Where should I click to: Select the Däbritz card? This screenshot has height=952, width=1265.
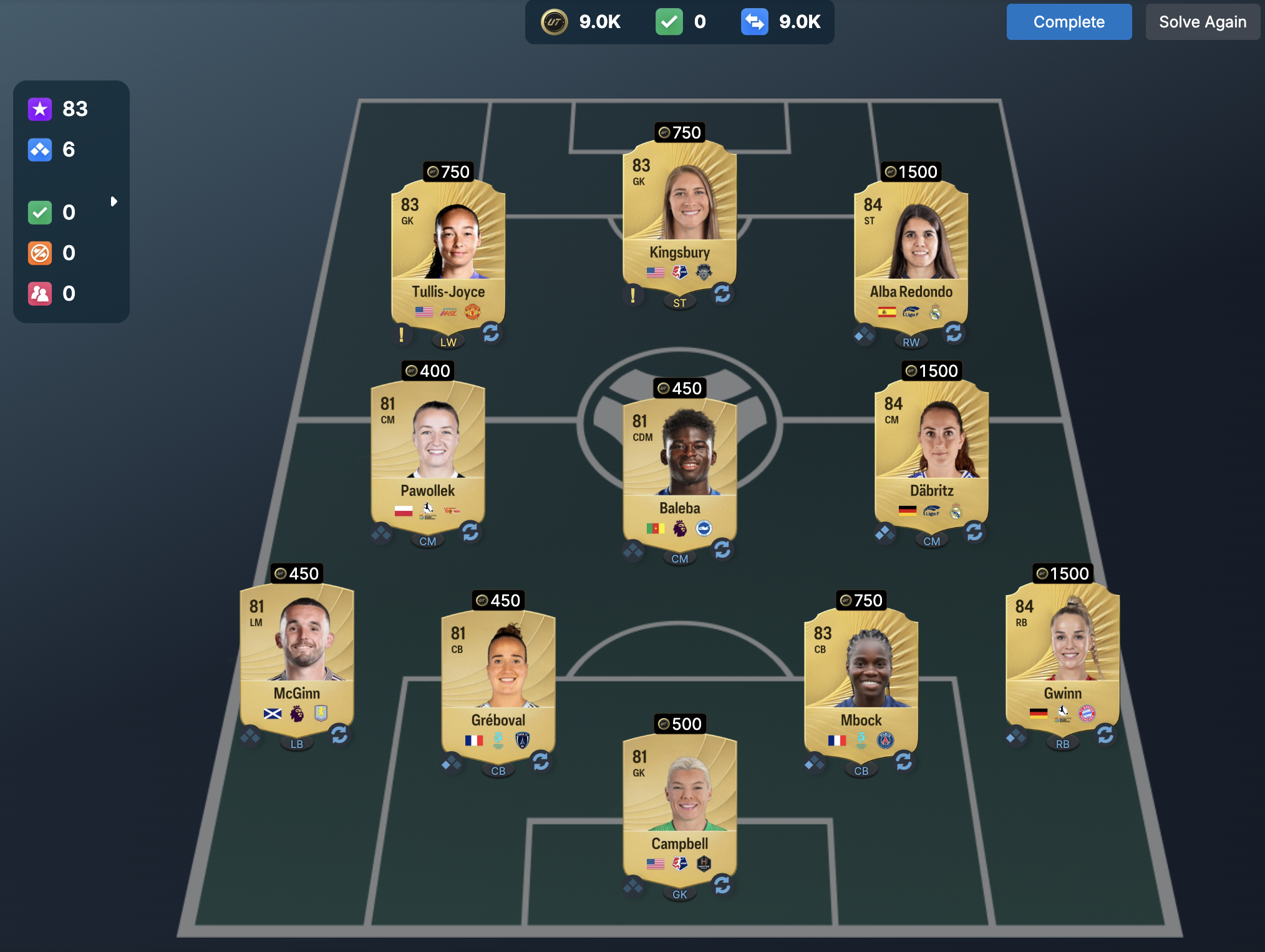tap(931, 449)
